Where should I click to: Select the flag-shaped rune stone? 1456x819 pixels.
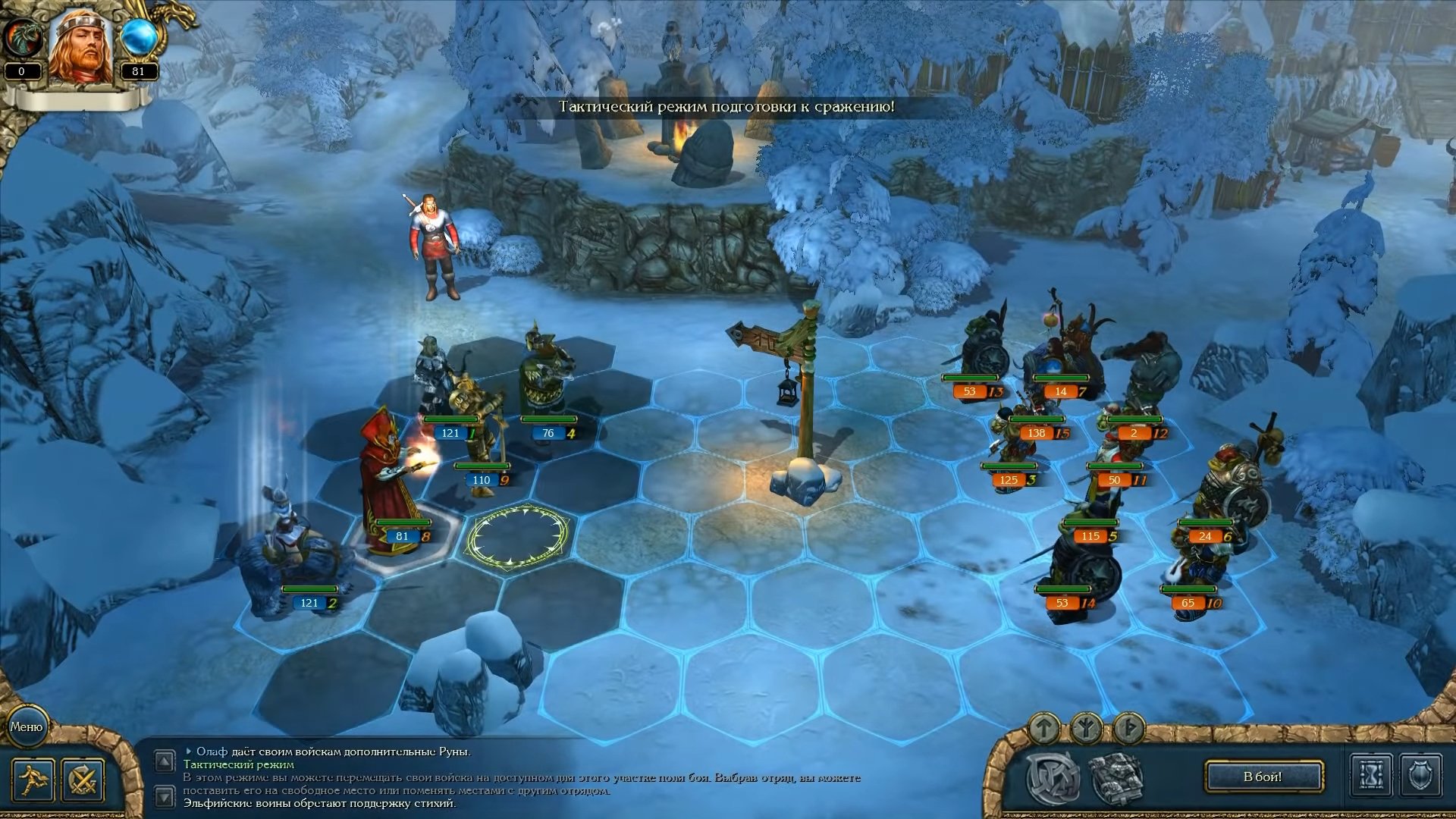pos(1128,728)
